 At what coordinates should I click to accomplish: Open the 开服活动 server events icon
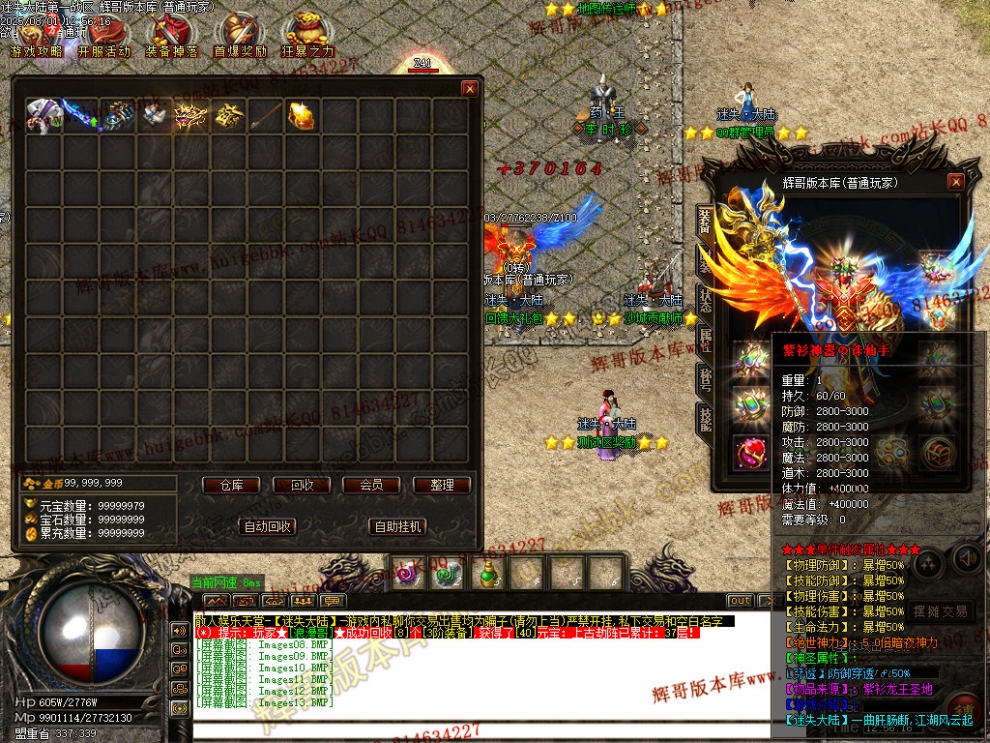click(x=104, y=38)
